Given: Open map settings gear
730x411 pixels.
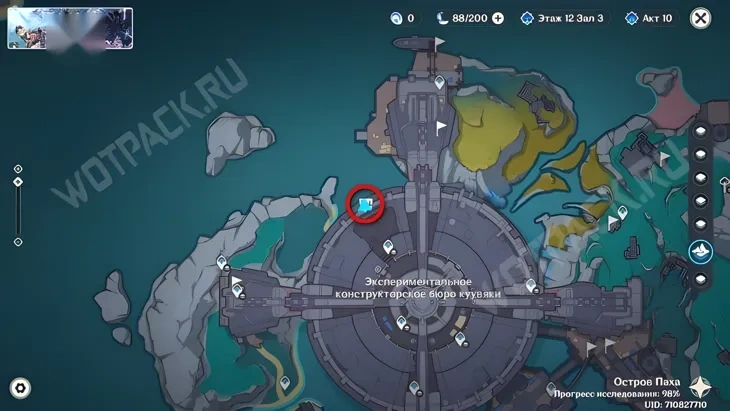Looking at the screenshot, I should tap(20, 389).
